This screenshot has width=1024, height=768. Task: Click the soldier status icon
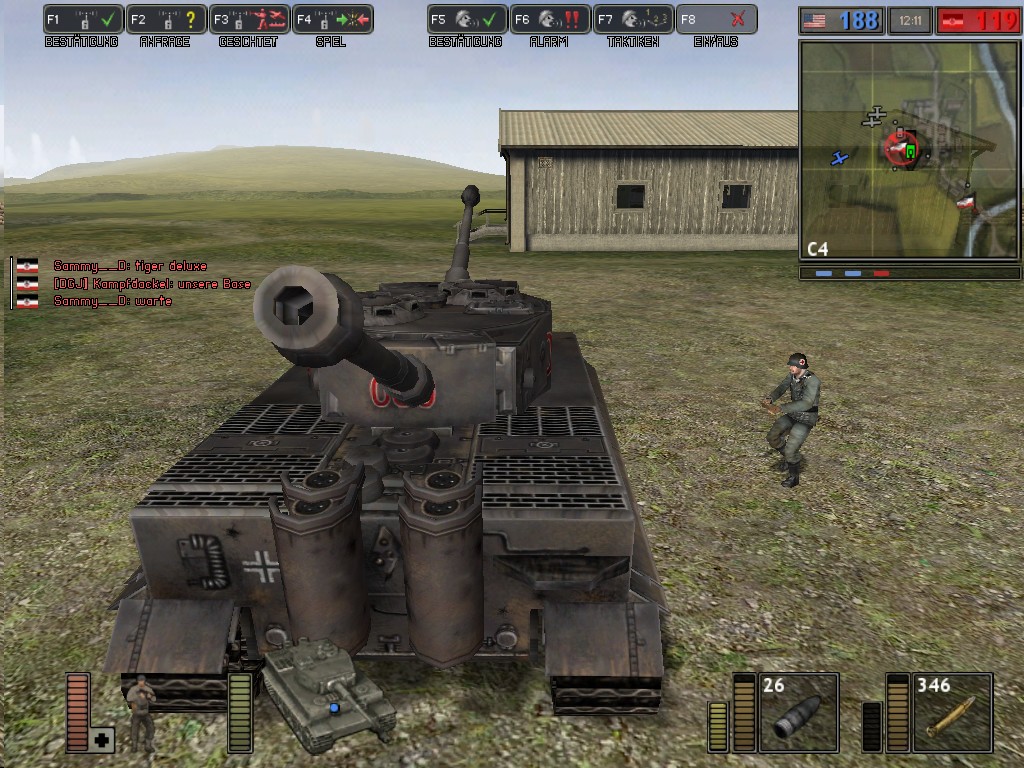click(x=141, y=710)
